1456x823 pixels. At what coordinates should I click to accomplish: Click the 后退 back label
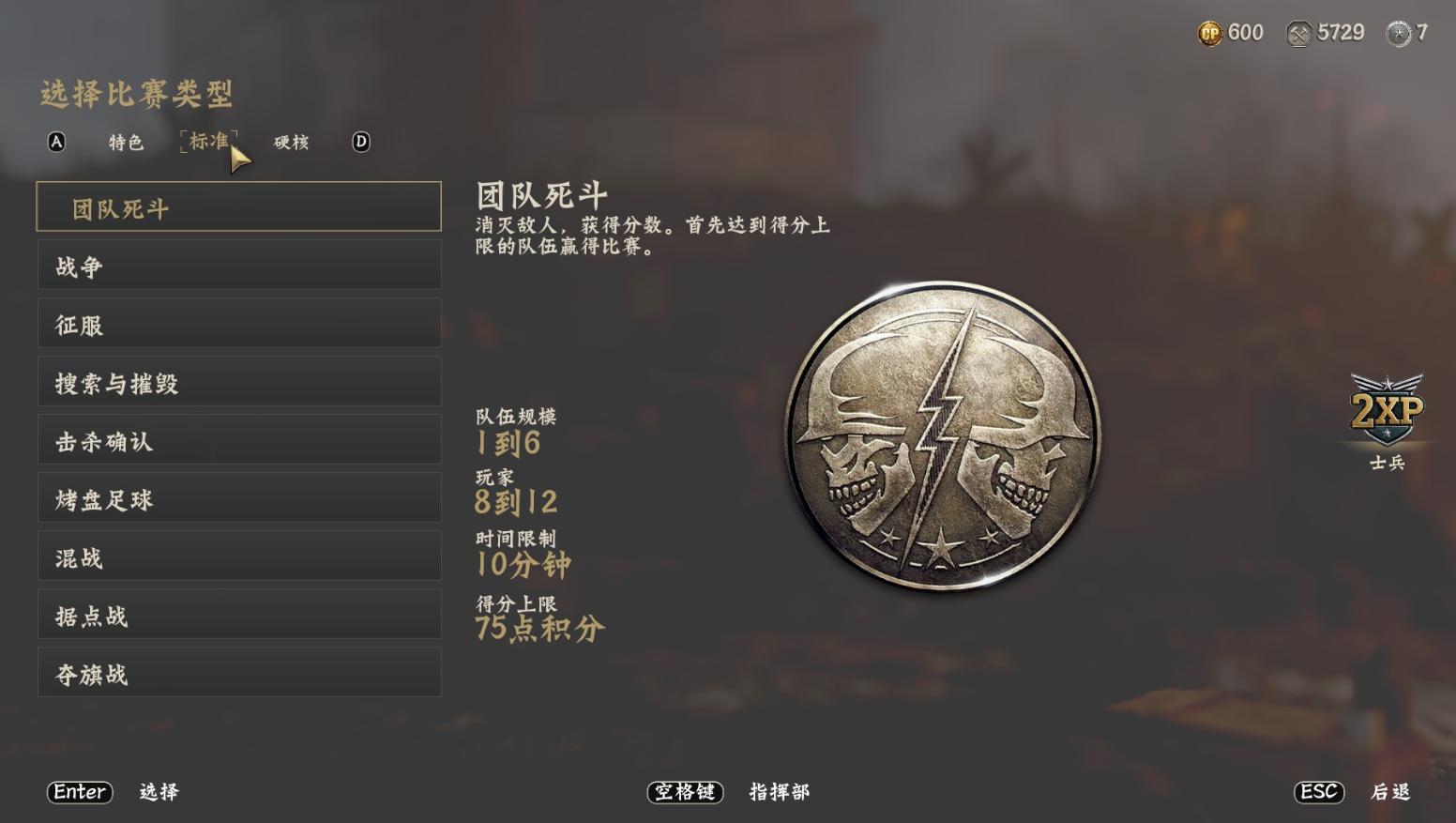click(1388, 793)
